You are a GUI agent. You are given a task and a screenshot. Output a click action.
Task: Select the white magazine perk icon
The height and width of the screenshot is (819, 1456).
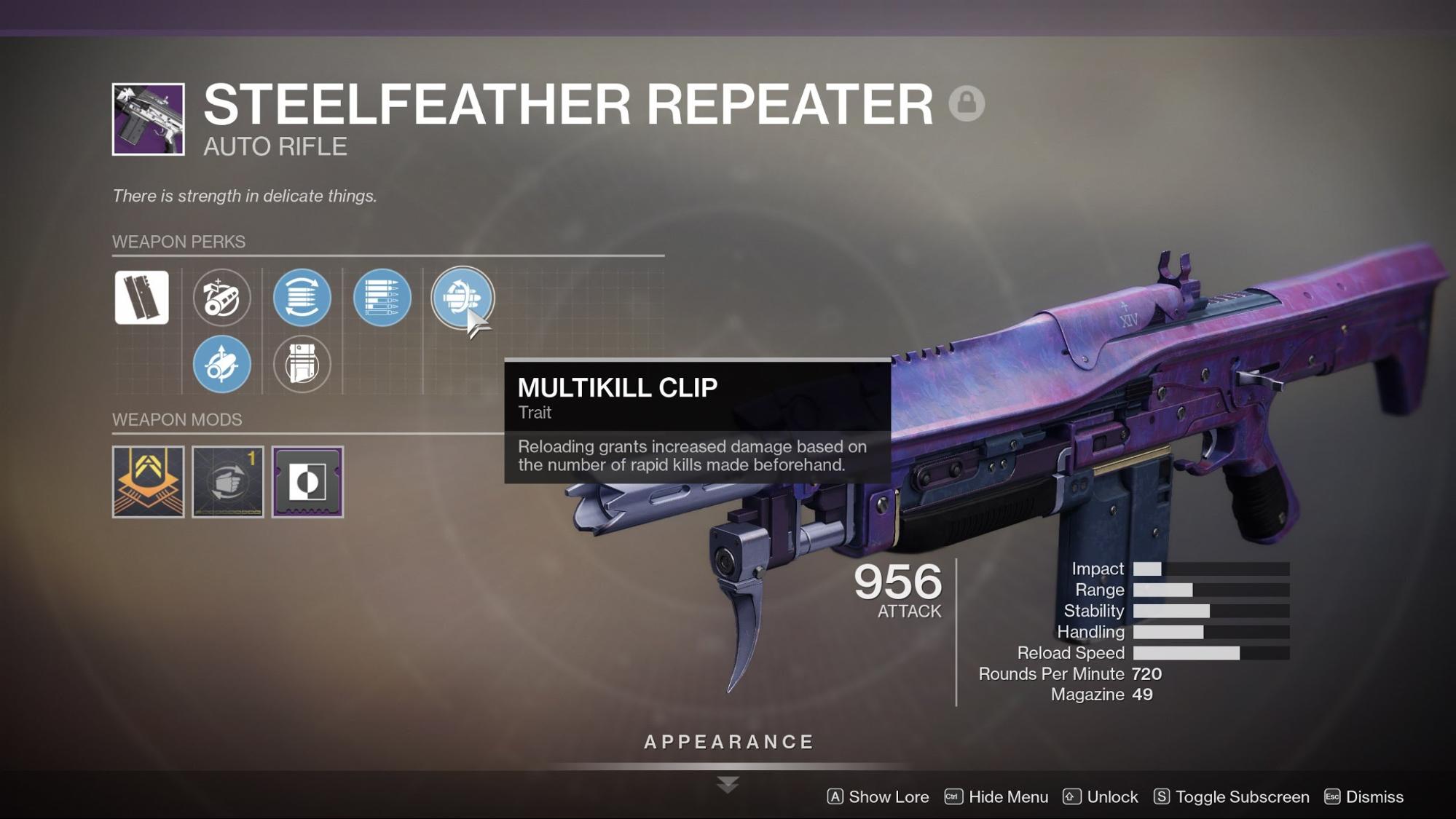143,296
